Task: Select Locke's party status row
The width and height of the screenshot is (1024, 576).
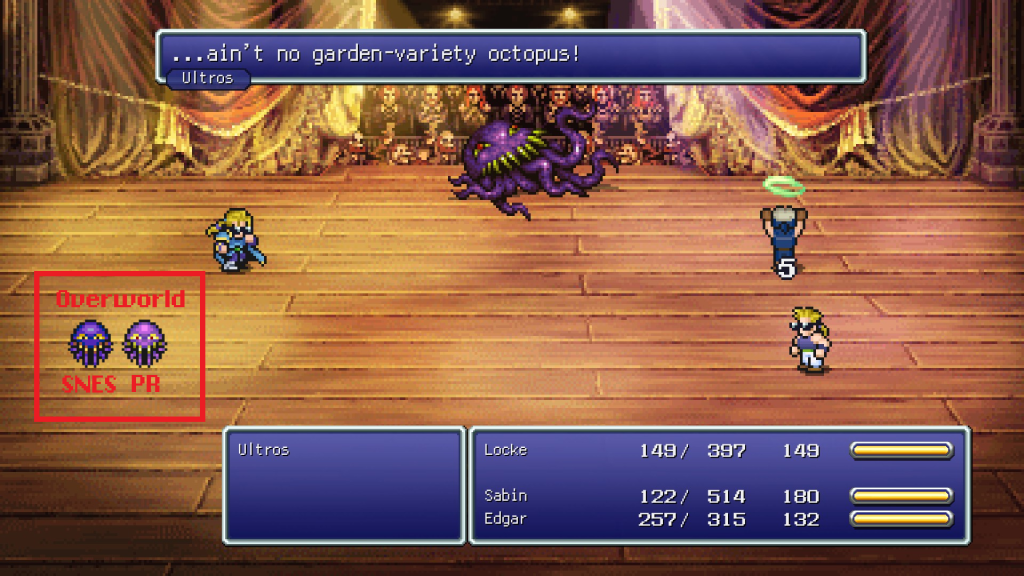Action: 716,451
